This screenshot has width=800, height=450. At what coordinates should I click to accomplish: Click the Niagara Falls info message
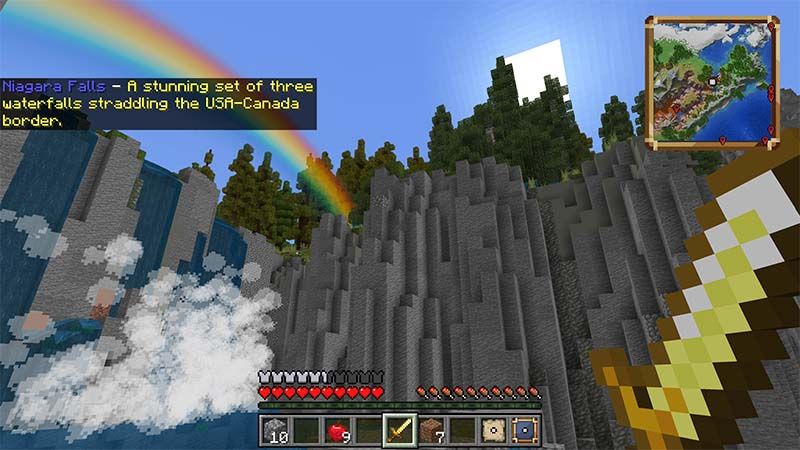pyautogui.click(x=158, y=103)
